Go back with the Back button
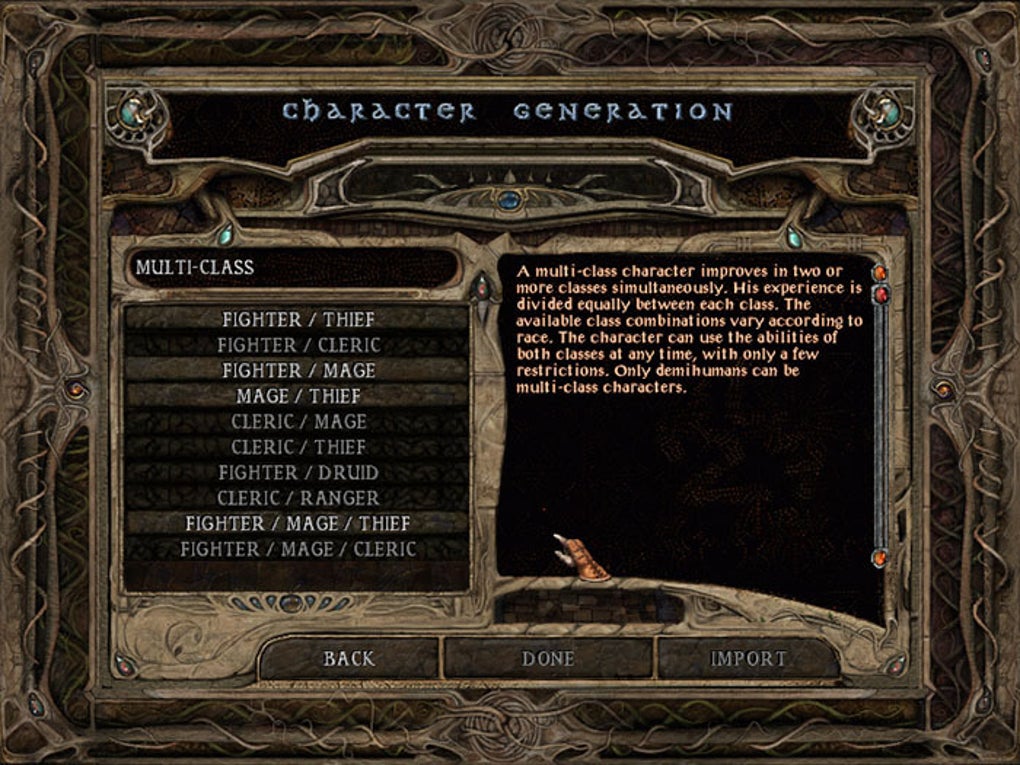The height and width of the screenshot is (765, 1020). (349, 659)
